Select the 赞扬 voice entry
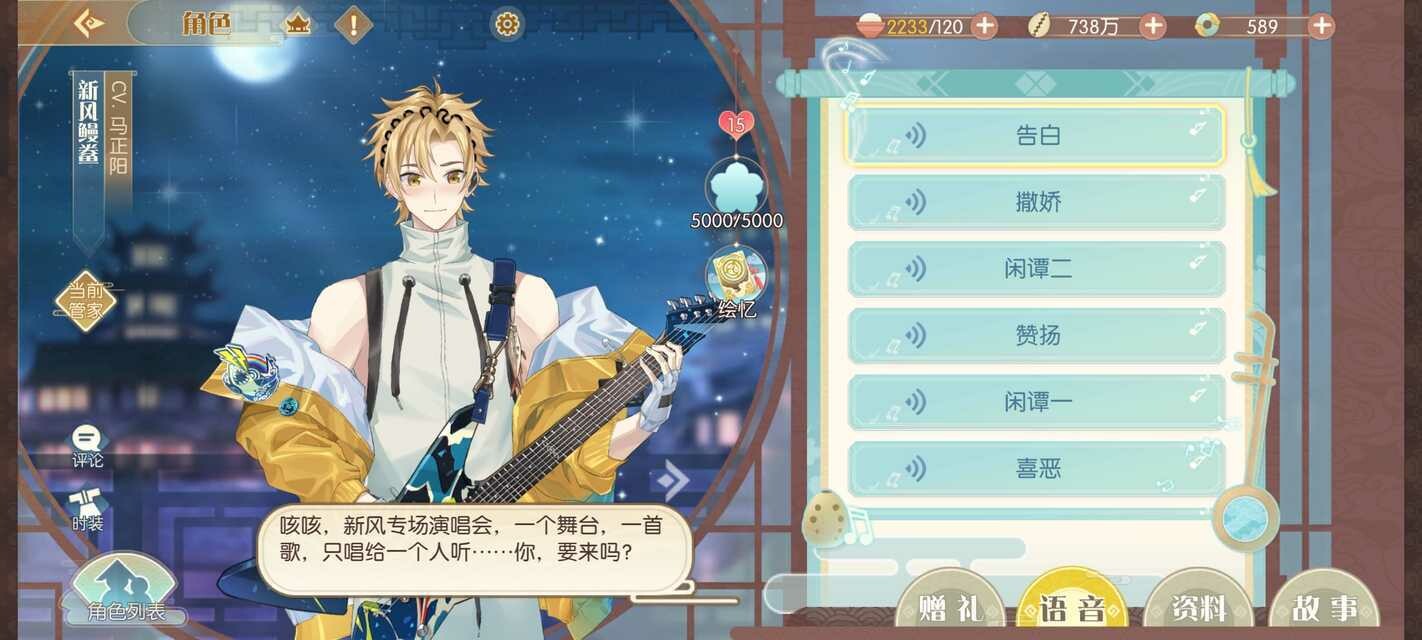 pyautogui.click(x=1036, y=335)
